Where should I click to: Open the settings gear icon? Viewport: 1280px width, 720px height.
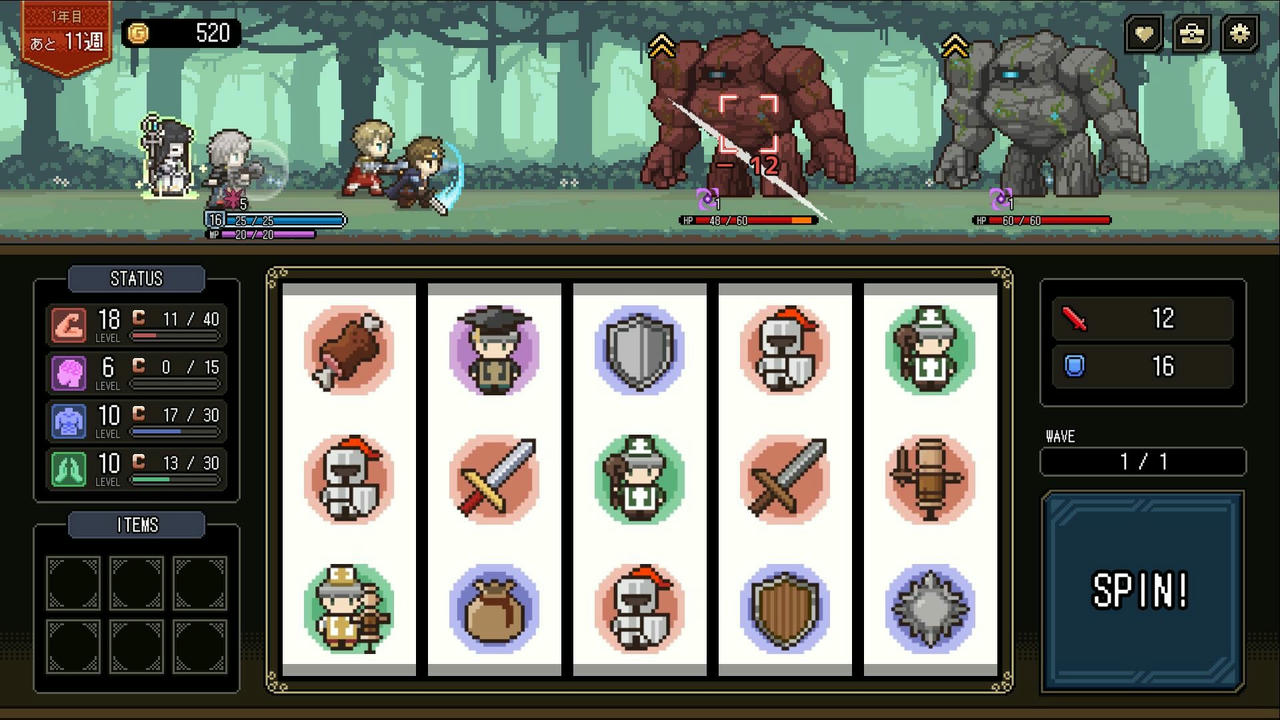point(1240,33)
